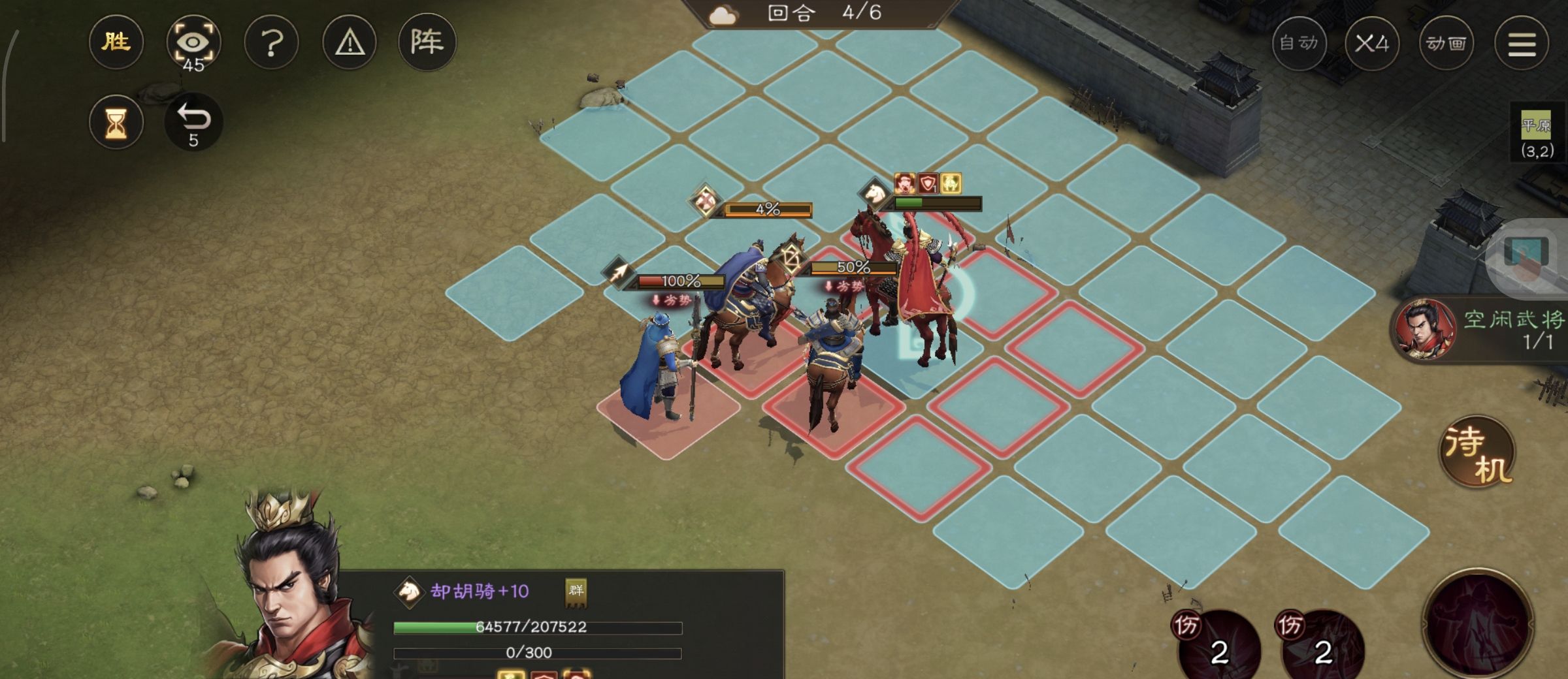
Task: Click the hourglass end-turn button
Action: [x=116, y=122]
